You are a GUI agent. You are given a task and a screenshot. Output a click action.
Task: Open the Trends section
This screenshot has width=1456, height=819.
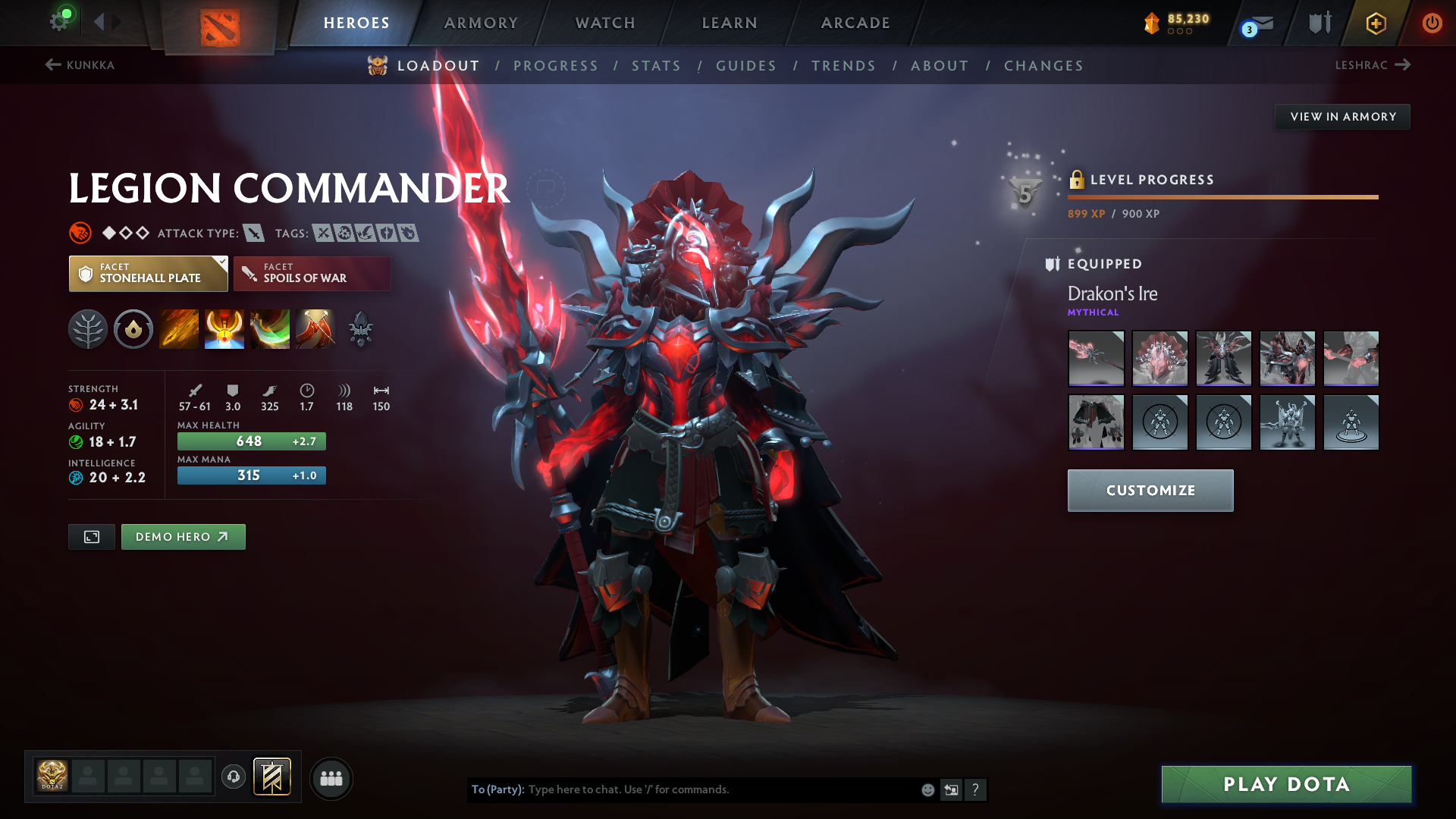click(843, 66)
